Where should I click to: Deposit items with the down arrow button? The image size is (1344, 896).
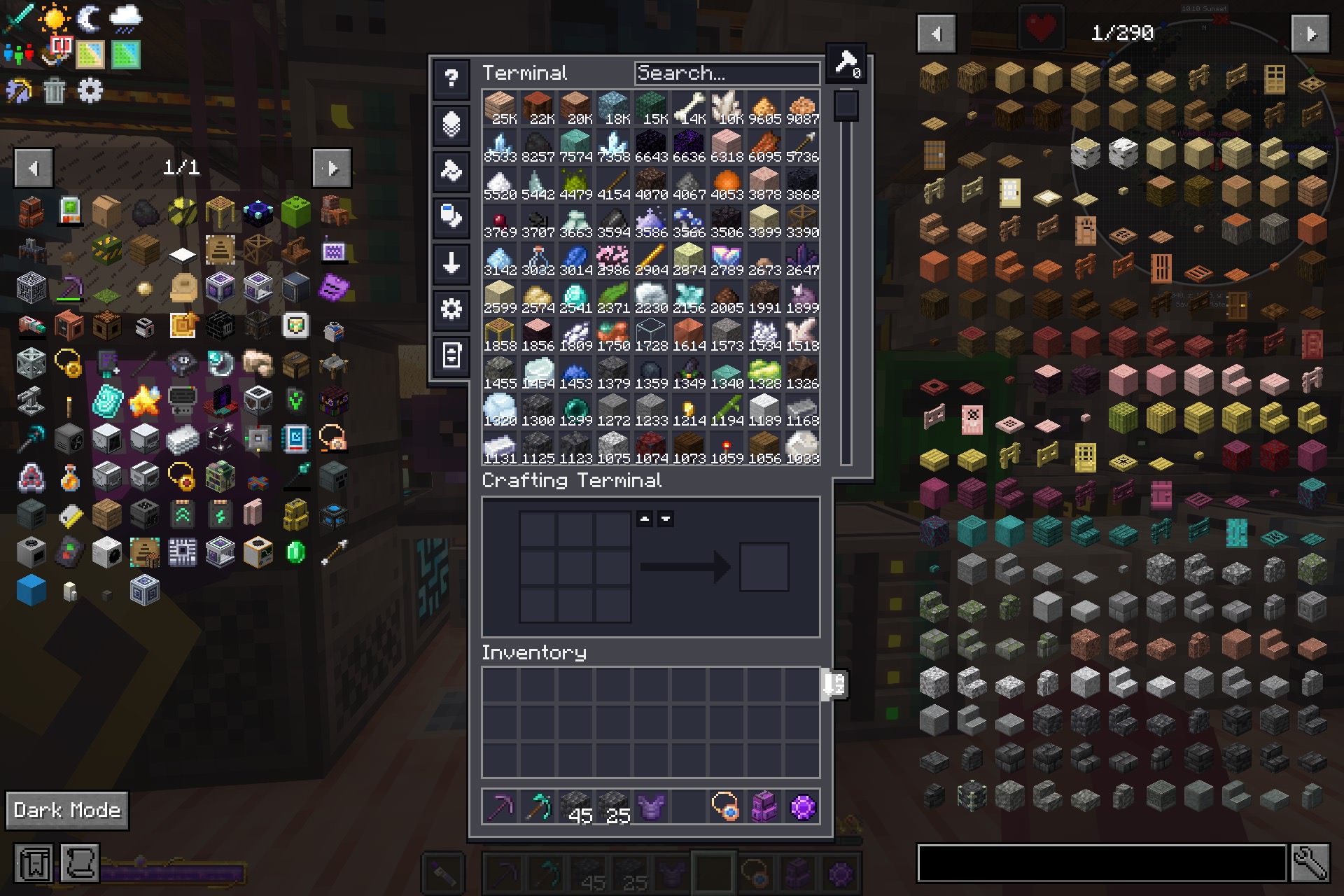[450, 264]
